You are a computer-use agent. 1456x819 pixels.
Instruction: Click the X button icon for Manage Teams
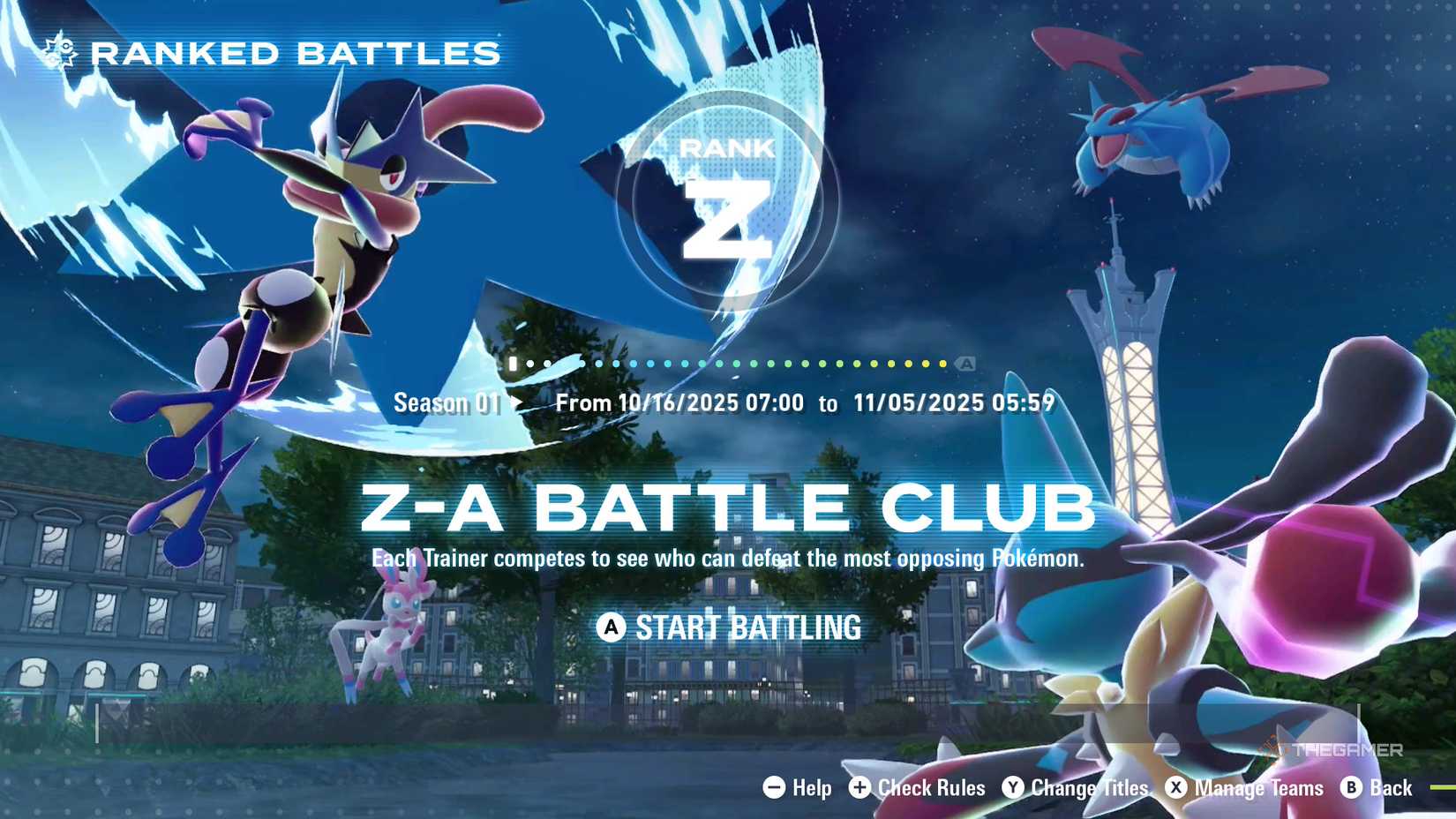pos(1176,788)
